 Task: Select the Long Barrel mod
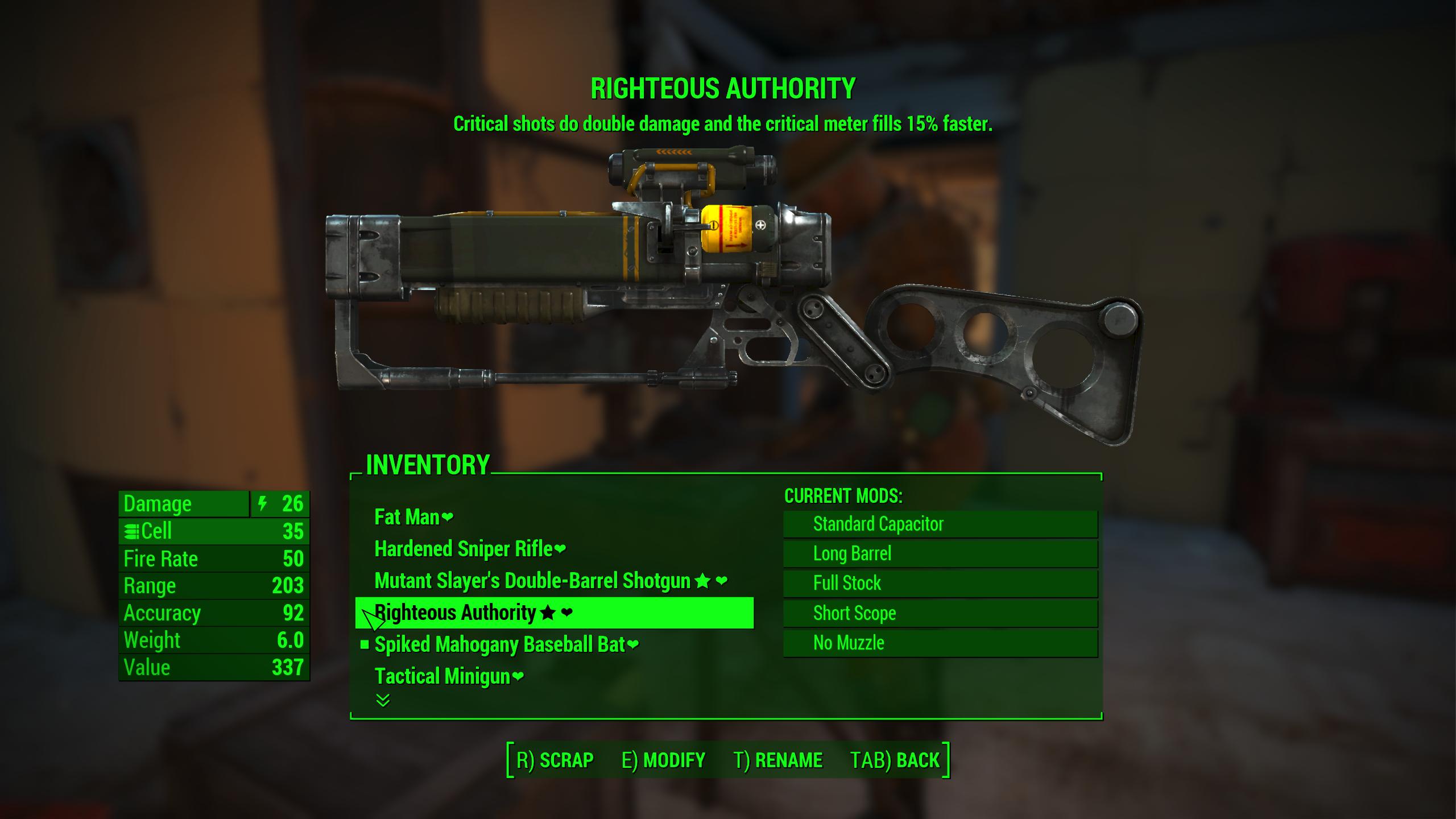pos(940,553)
